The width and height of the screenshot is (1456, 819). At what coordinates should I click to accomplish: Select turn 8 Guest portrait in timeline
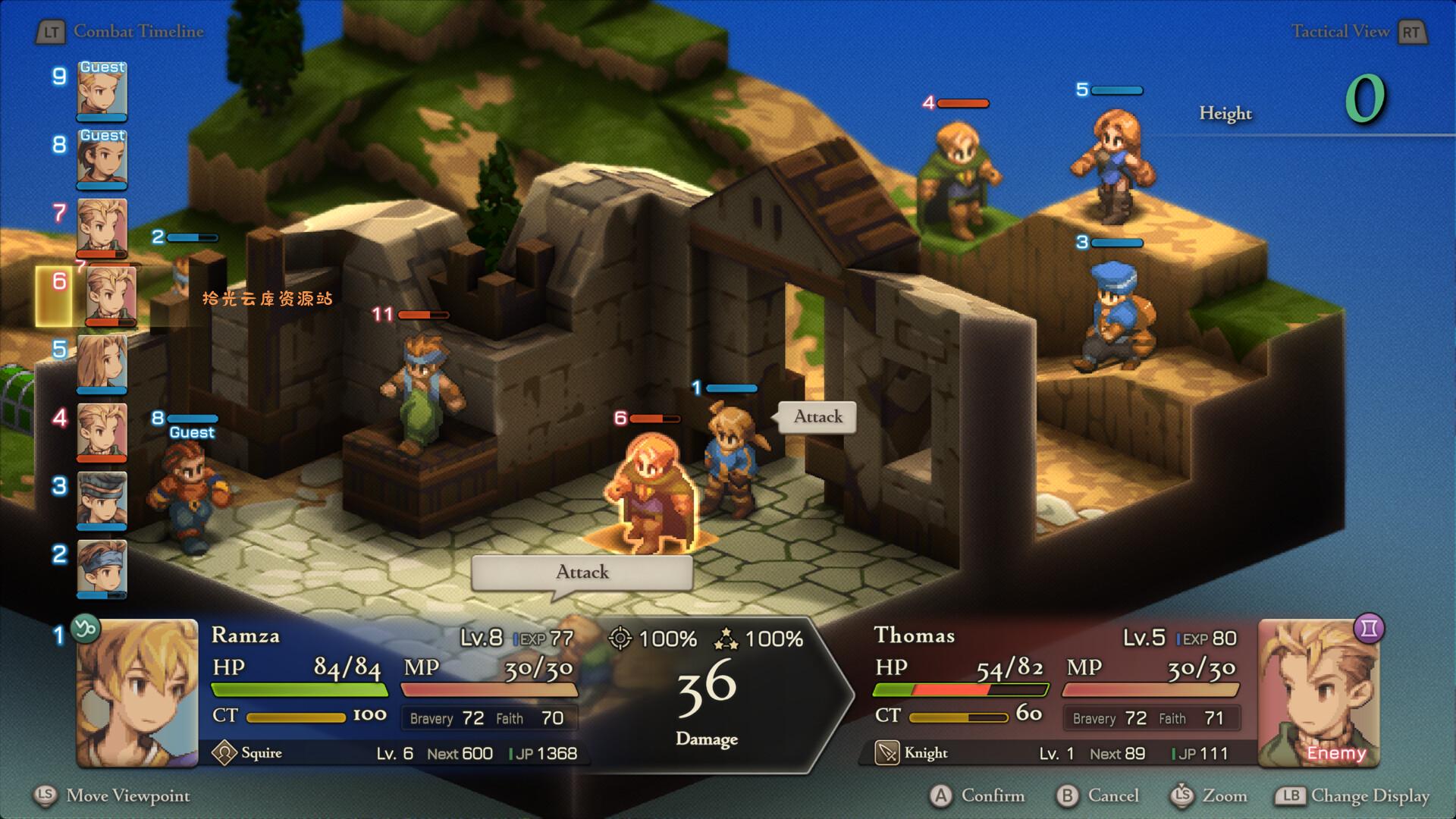(102, 159)
